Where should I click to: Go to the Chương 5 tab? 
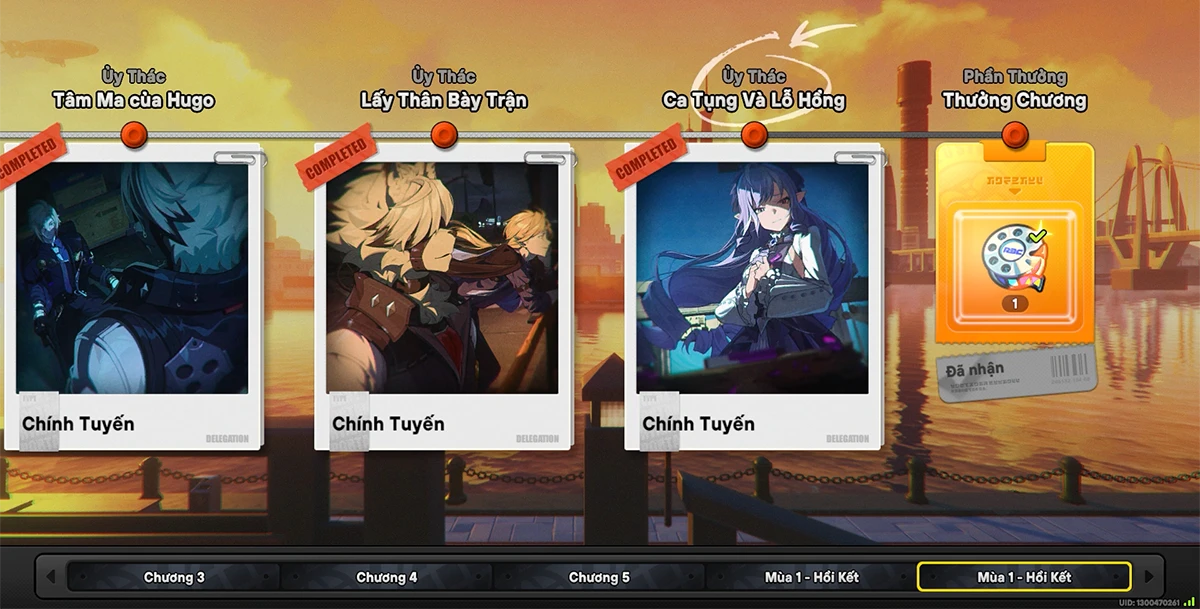click(599, 577)
